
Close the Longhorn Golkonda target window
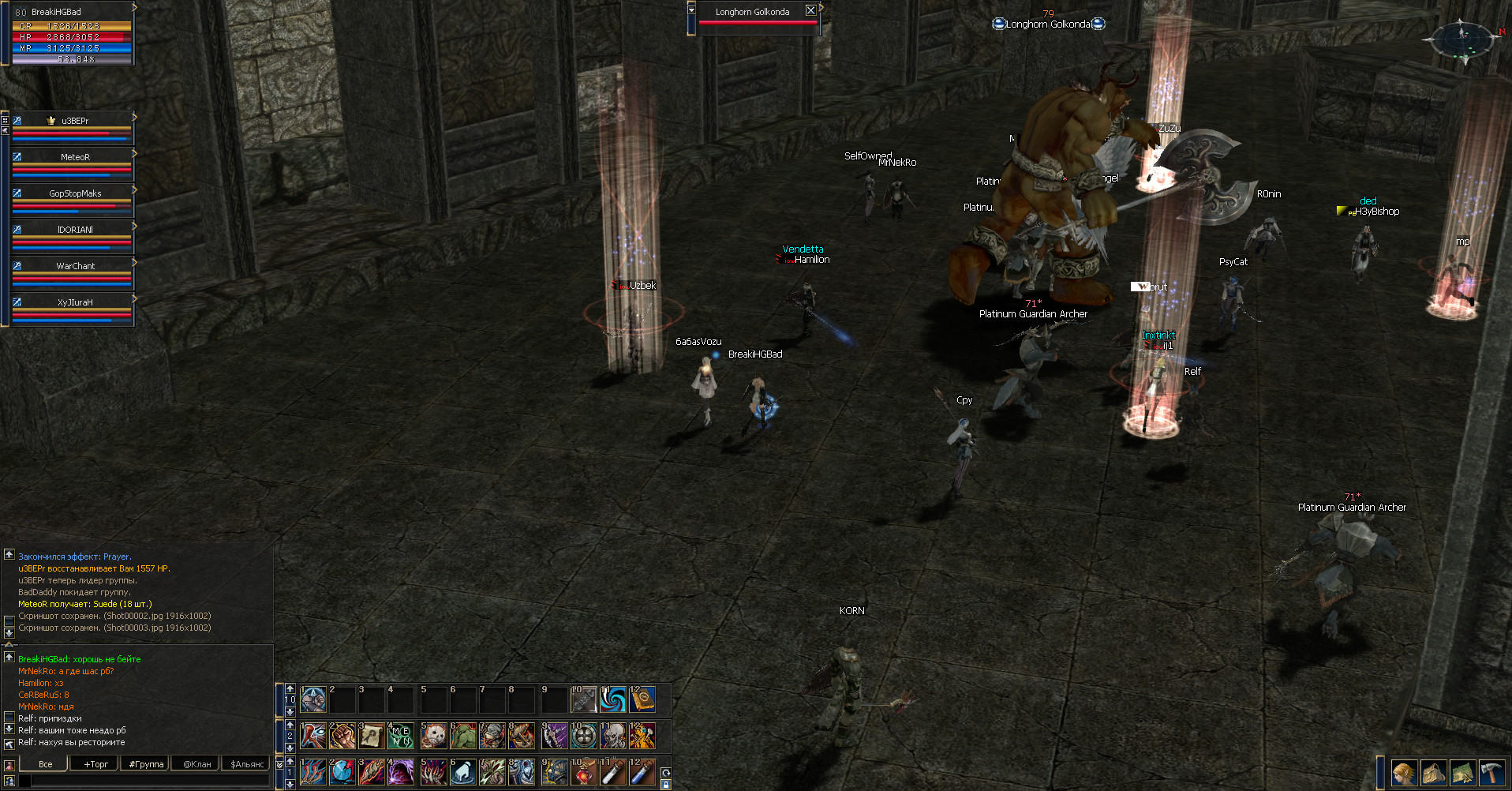[810, 11]
